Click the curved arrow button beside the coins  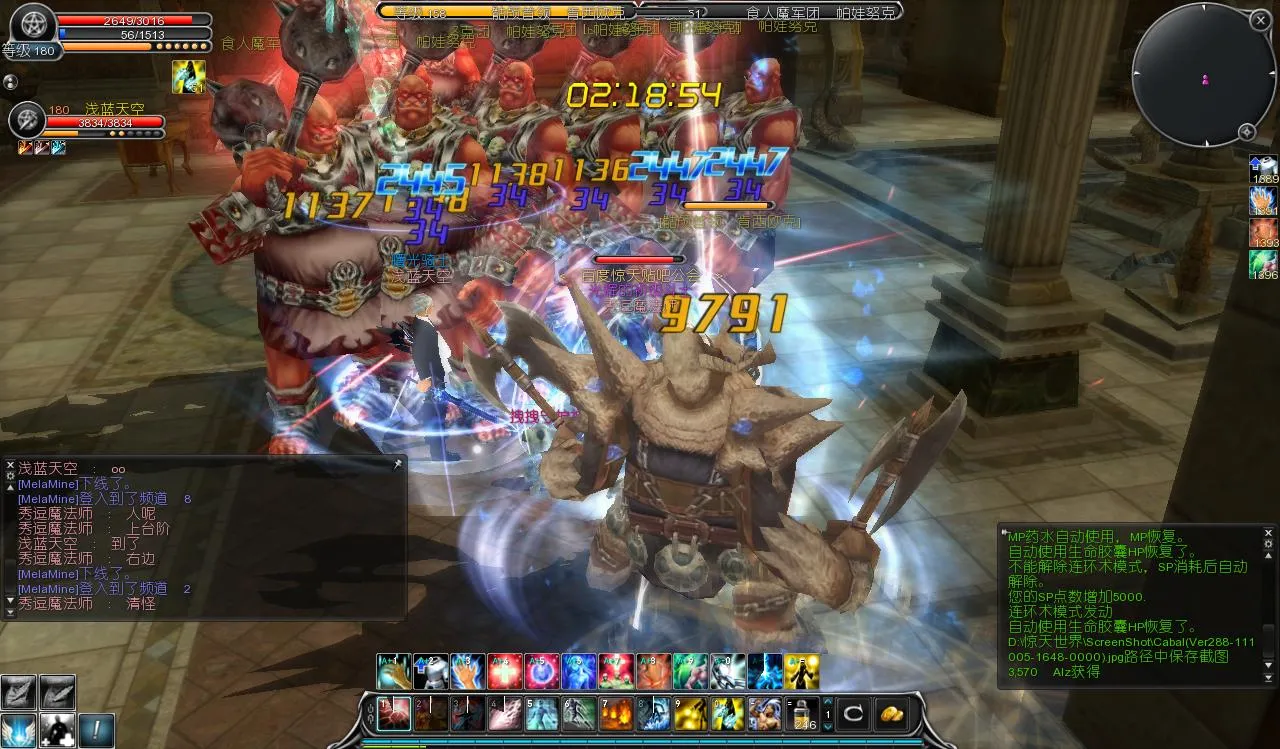[853, 714]
